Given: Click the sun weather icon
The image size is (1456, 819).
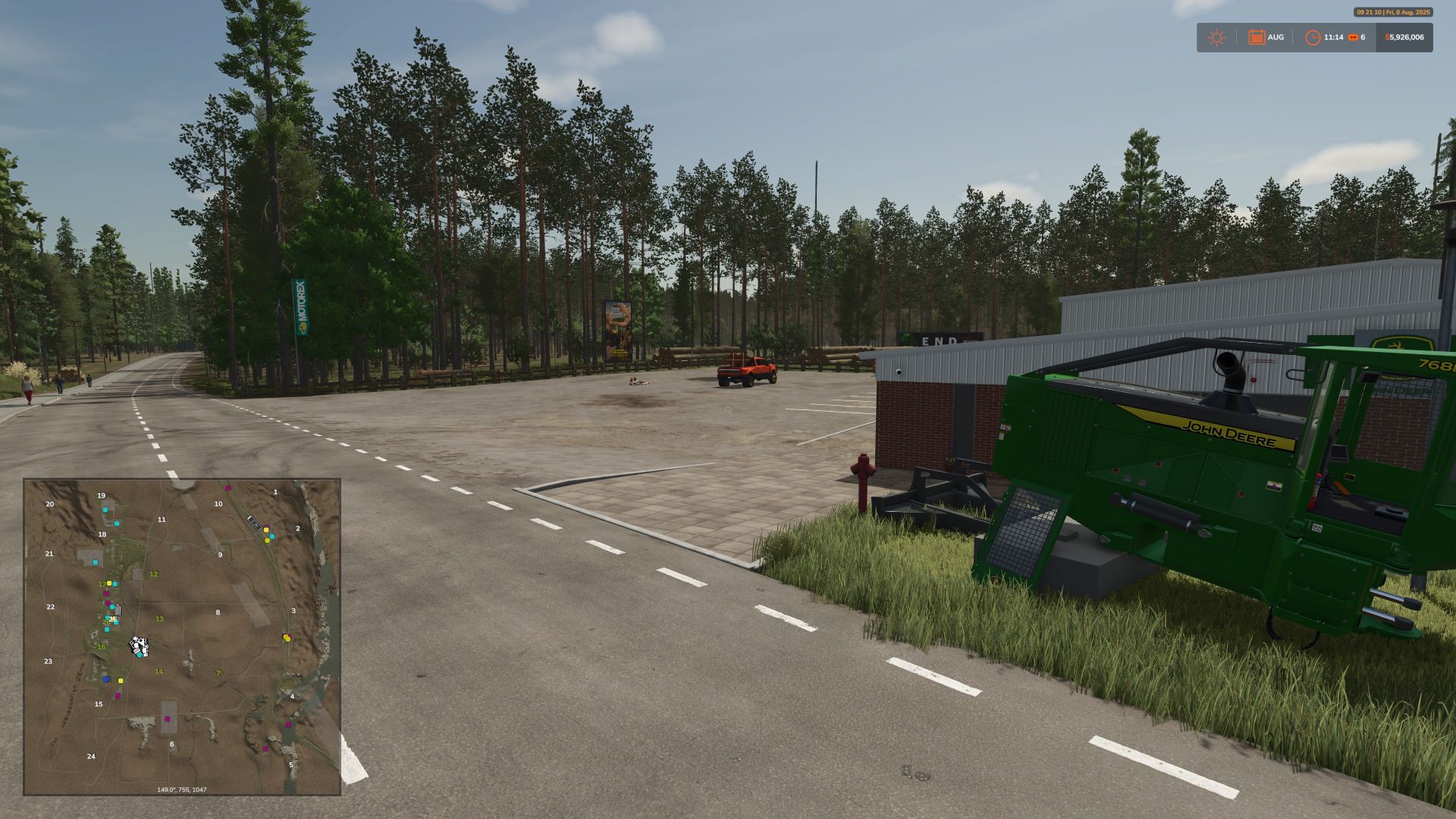Looking at the screenshot, I should pyautogui.click(x=1216, y=38).
